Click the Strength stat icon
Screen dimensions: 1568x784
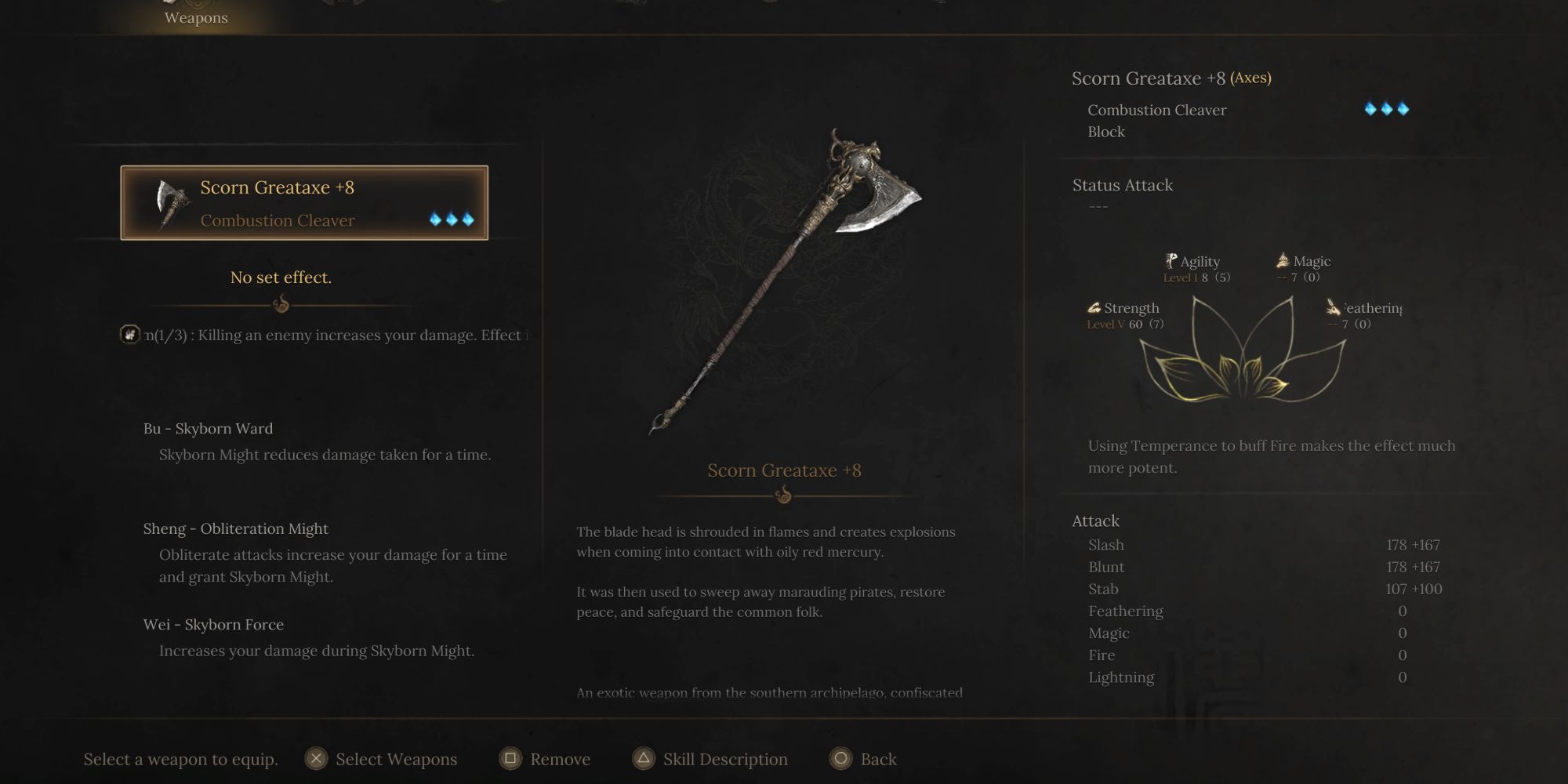[1094, 307]
